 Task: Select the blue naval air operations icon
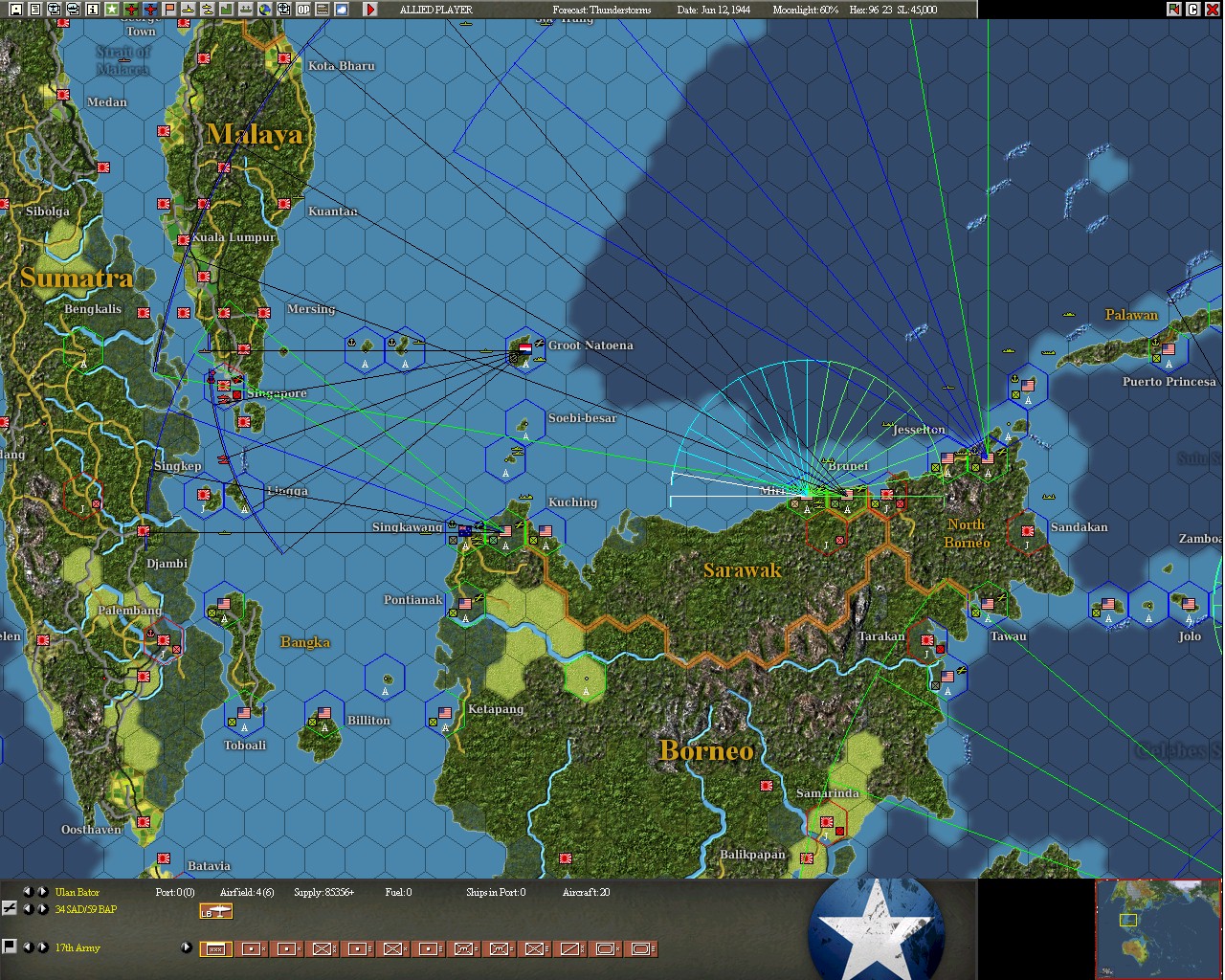pos(151,10)
